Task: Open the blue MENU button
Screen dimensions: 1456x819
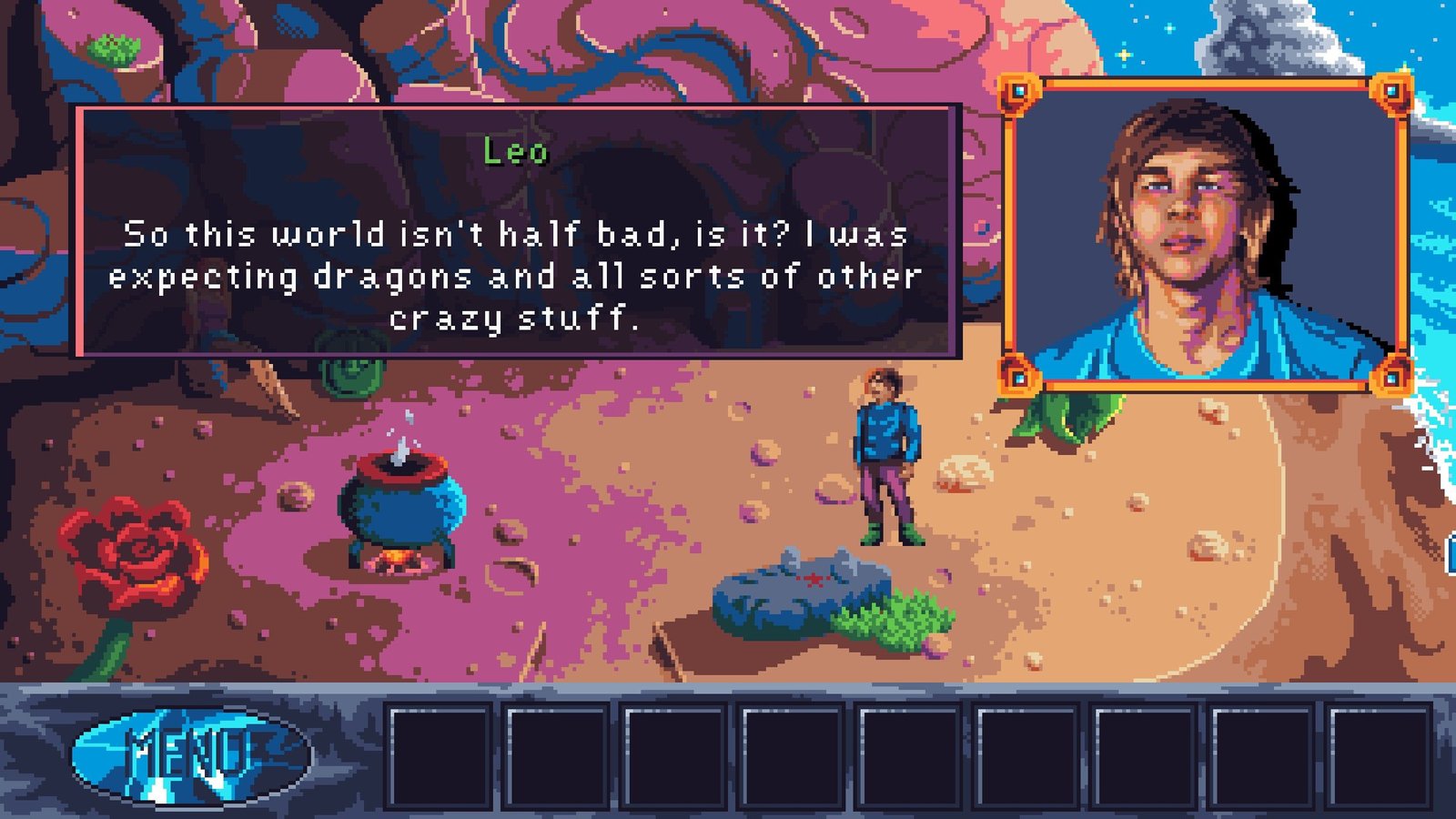Action: [191, 754]
